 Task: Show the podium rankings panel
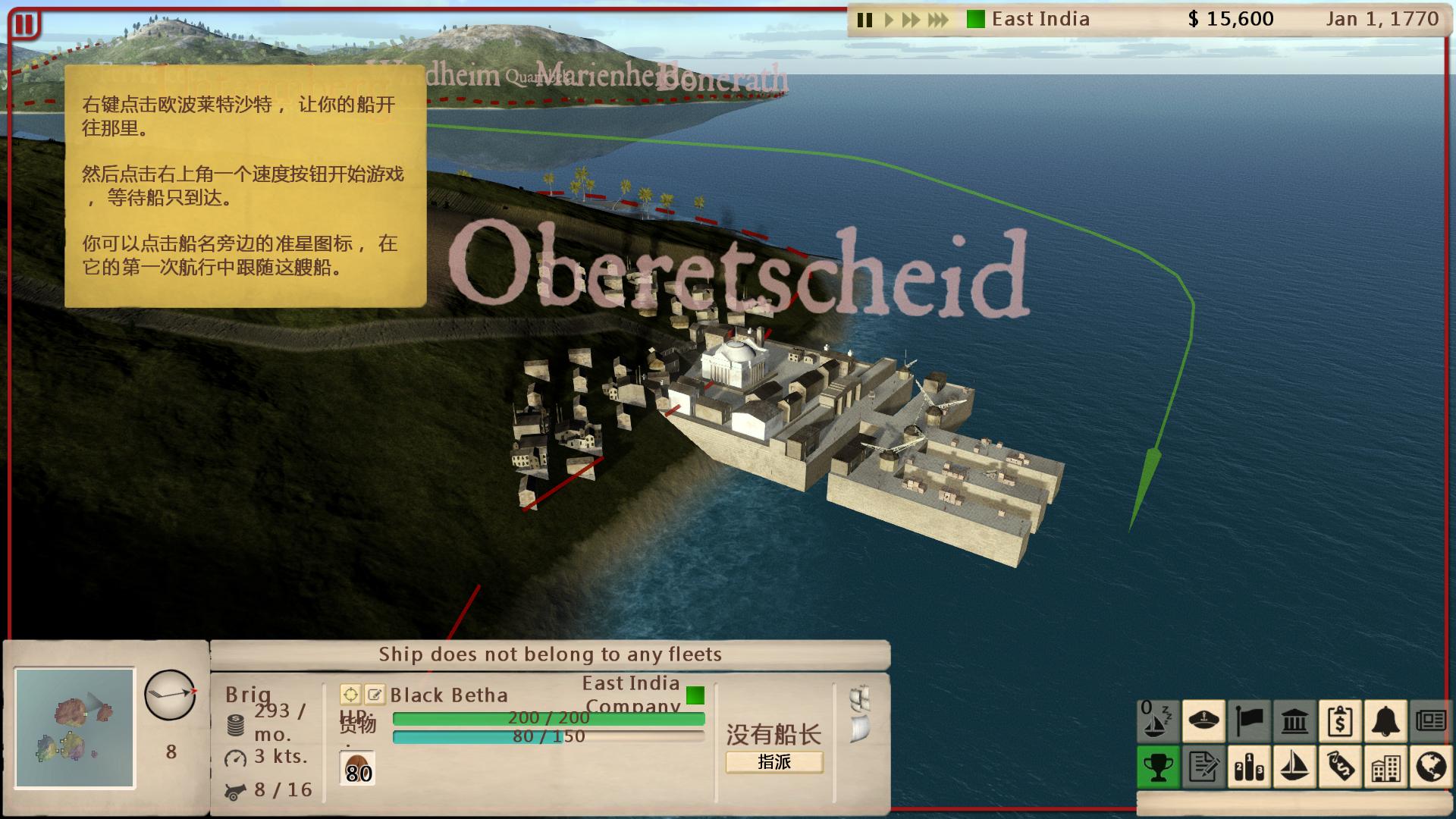pos(1249,767)
